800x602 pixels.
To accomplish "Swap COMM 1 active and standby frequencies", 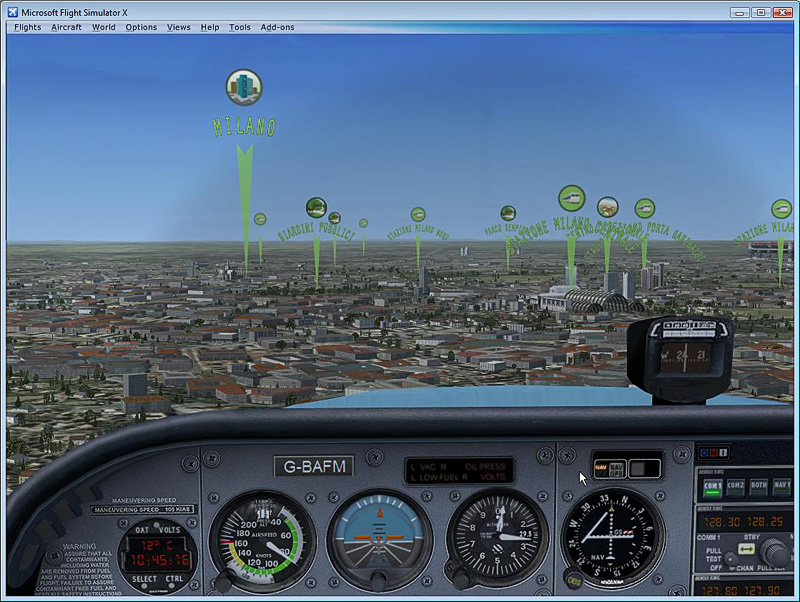I will [x=746, y=550].
